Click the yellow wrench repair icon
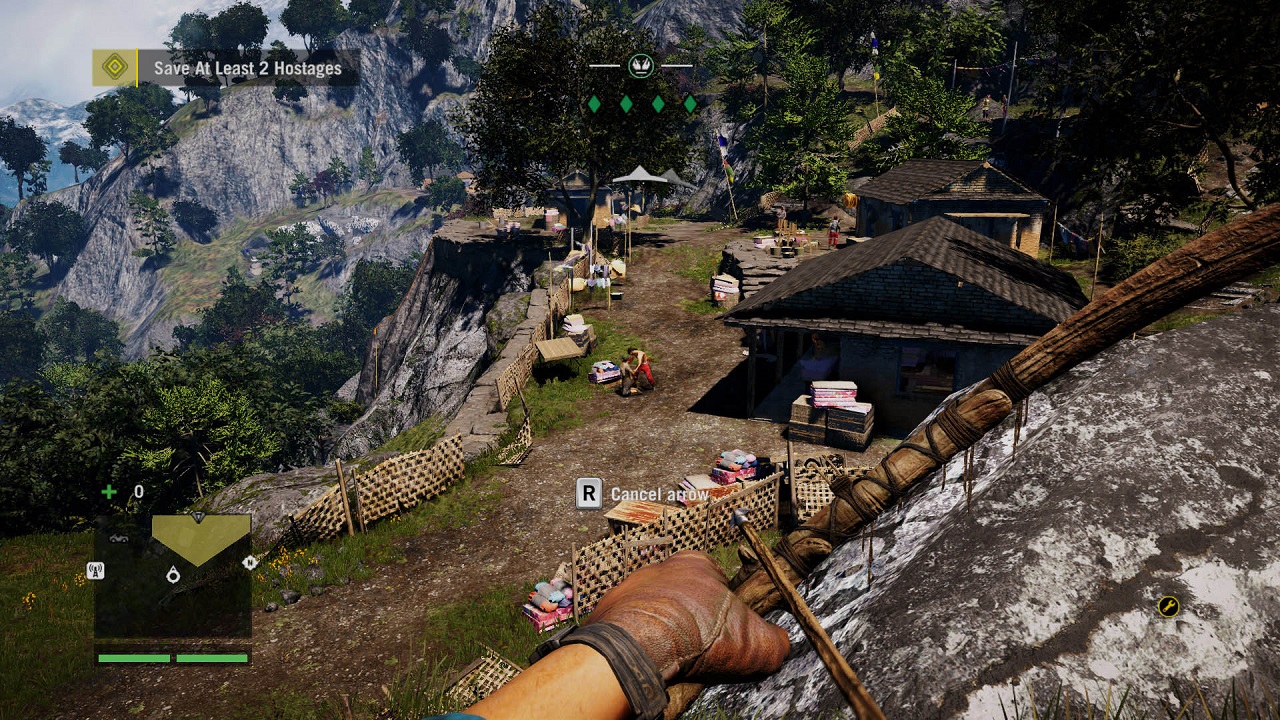The height and width of the screenshot is (720, 1280). point(1168,606)
